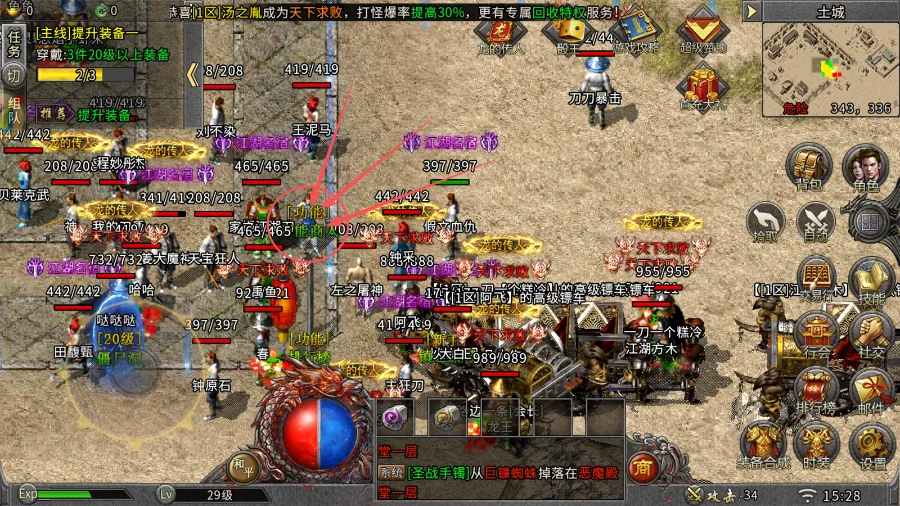Open the 社交 social handshake icon

tap(871, 334)
